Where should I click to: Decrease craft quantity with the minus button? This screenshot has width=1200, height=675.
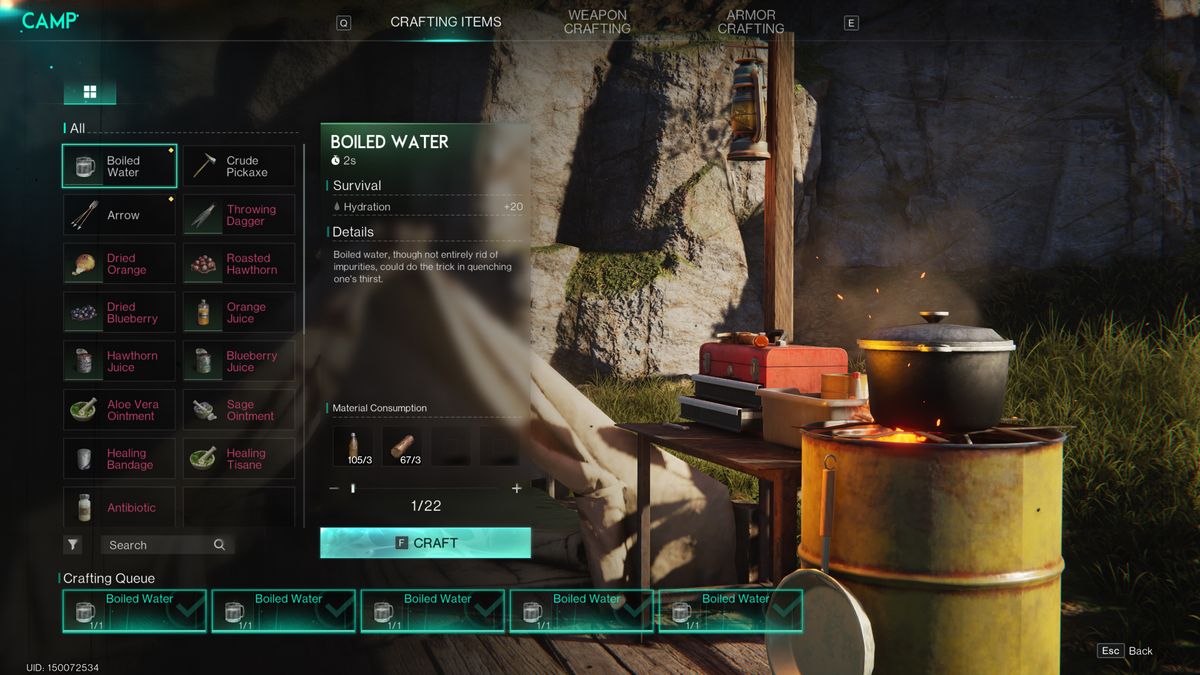pyautogui.click(x=334, y=488)
